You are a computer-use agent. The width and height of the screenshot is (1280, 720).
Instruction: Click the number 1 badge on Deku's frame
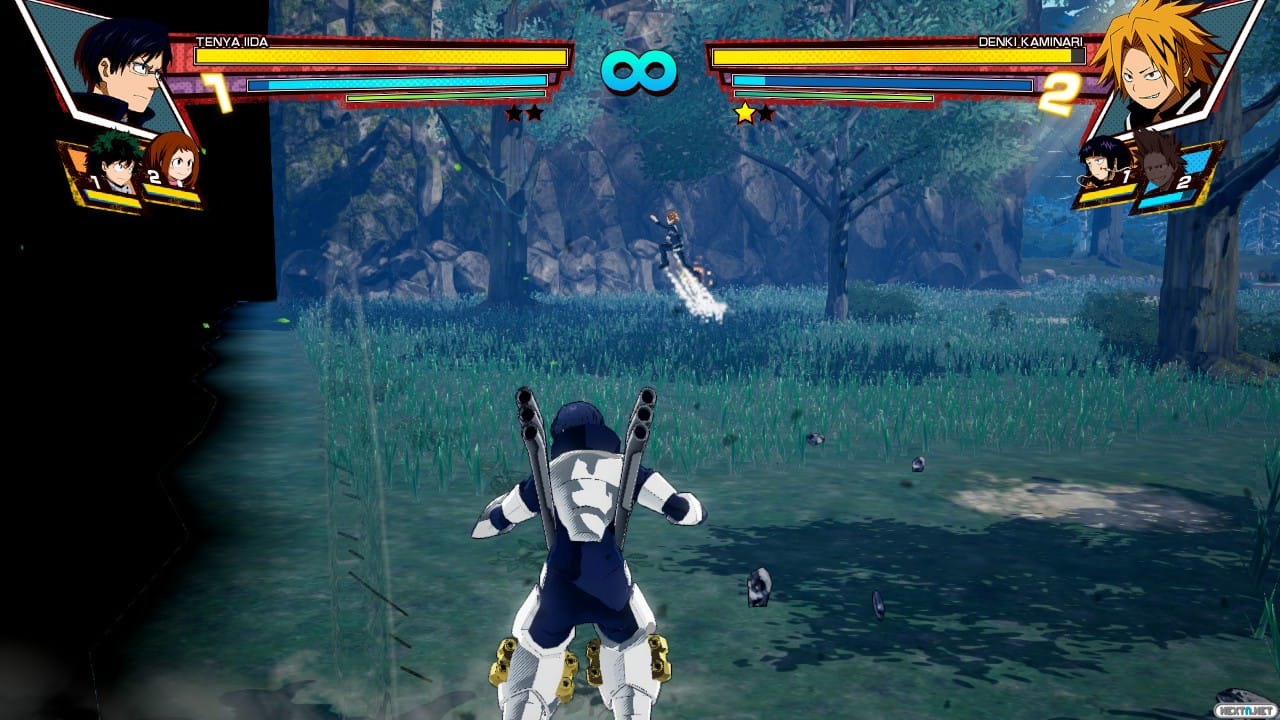tap(96, 183)
